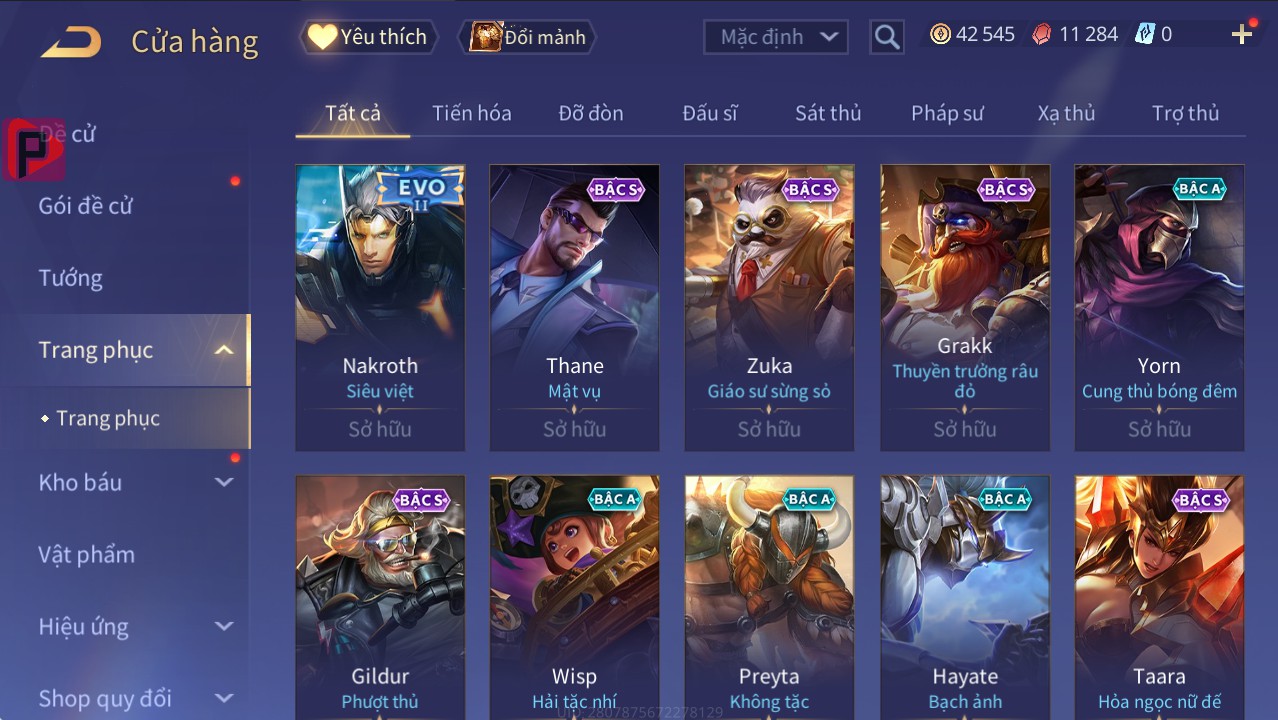1278x720 pixels.
Task: Open the Yêu thích favorites list
Action: 368,37
